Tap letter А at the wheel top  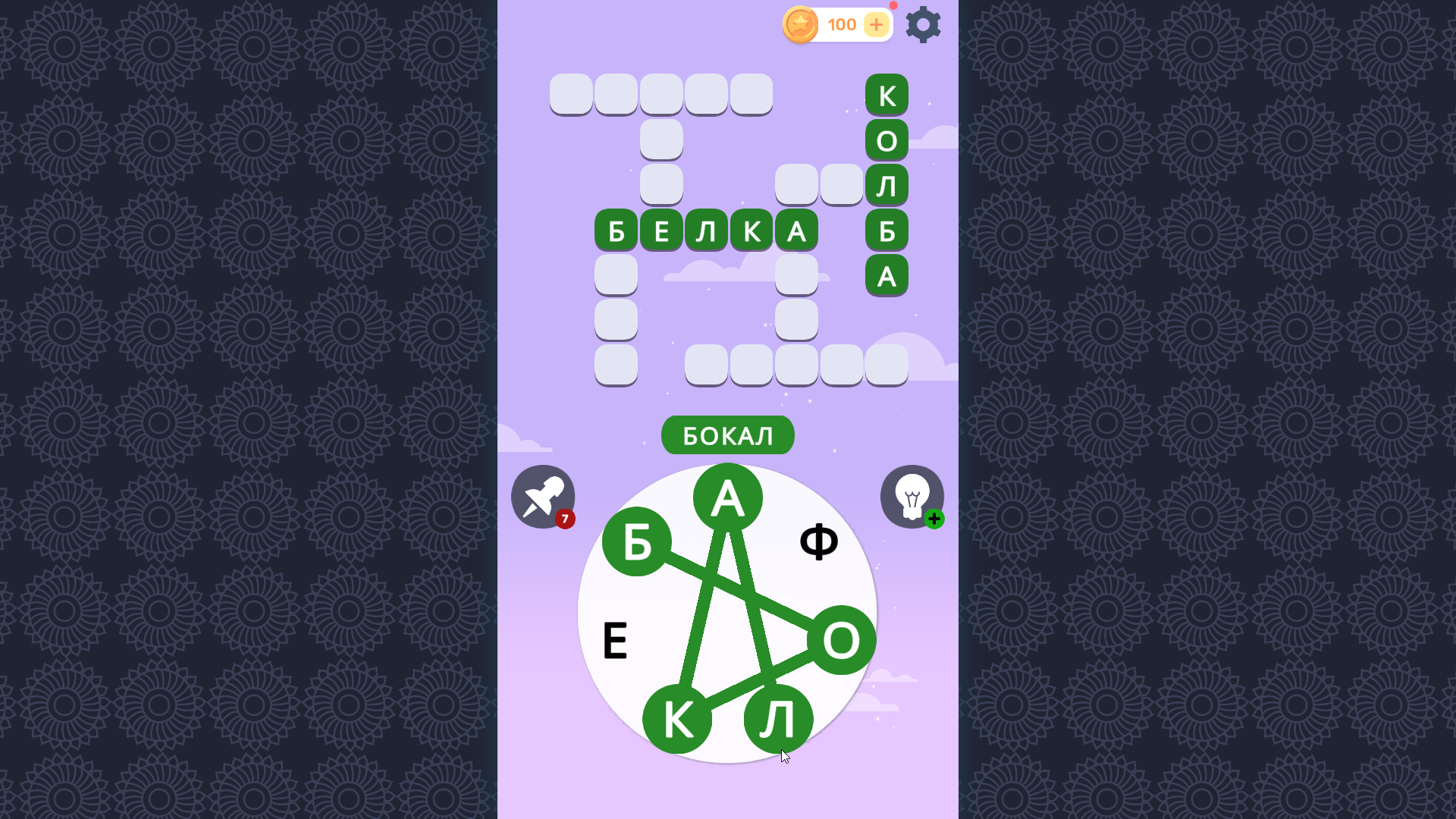(x=727, y=497)
